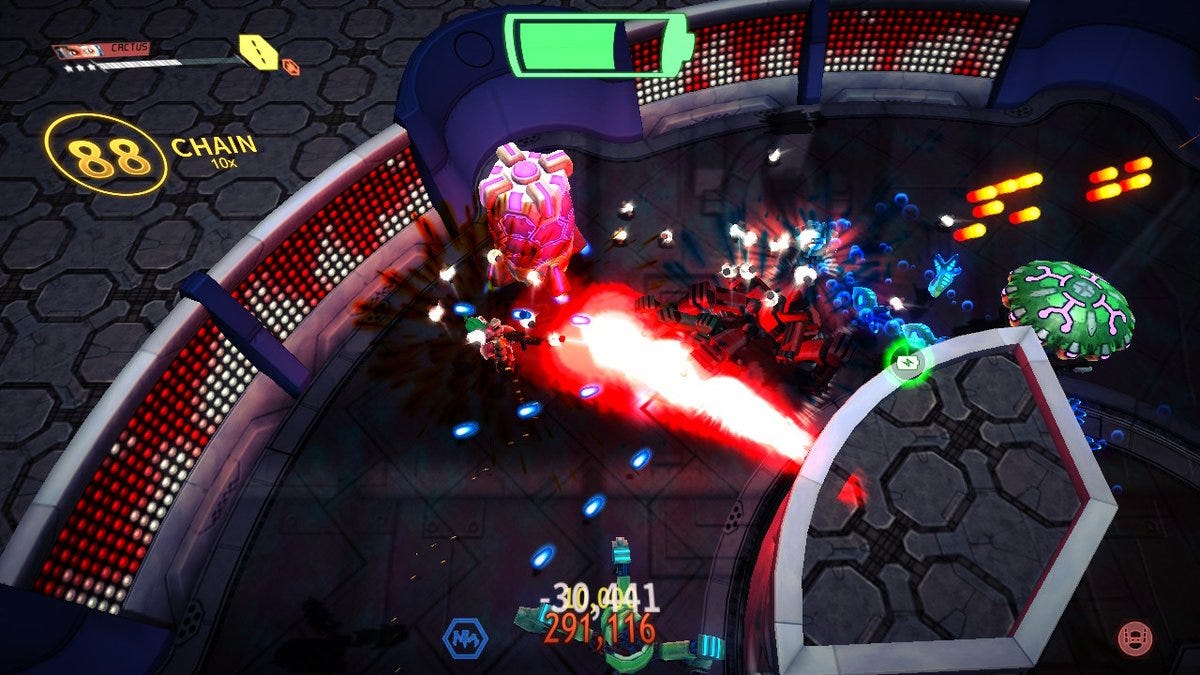Click the red round robot icon
This screenshot has height=675, width=1200.
pyautogui.click(x=1134, y=636)
